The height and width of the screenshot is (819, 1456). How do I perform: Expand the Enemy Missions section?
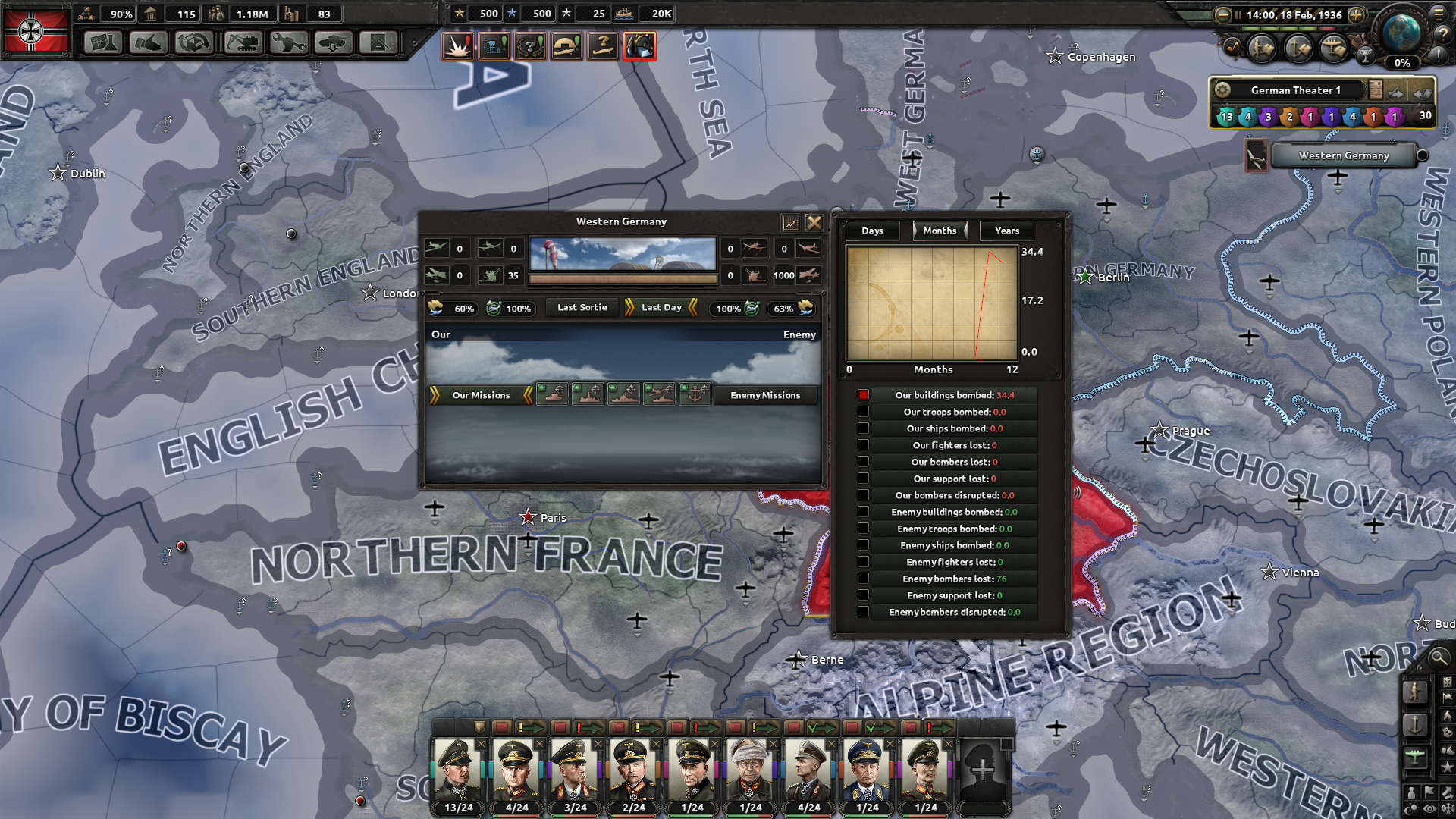click(765, 395)
